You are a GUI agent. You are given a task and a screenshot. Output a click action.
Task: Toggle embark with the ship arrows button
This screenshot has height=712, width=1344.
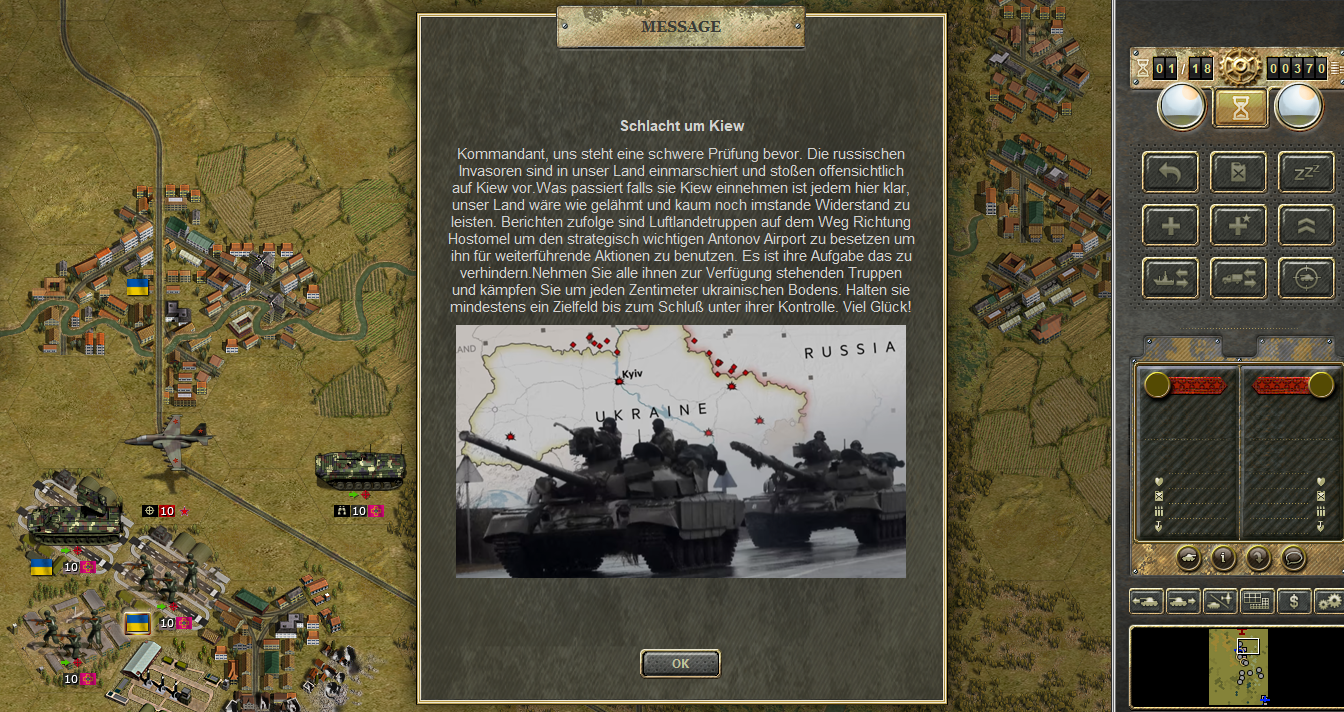pos(1170,278)
